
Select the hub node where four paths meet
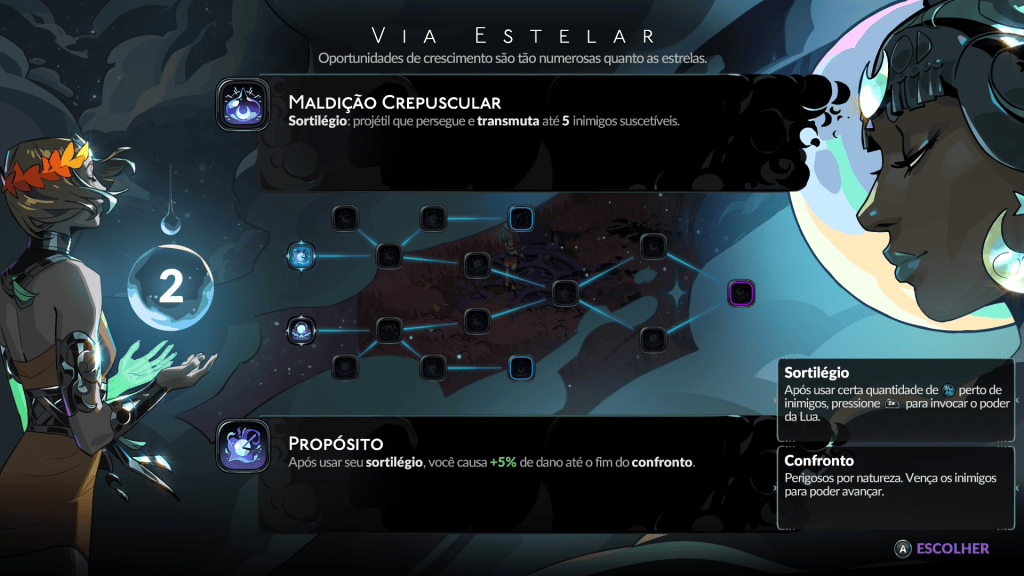tap(565, 292)
